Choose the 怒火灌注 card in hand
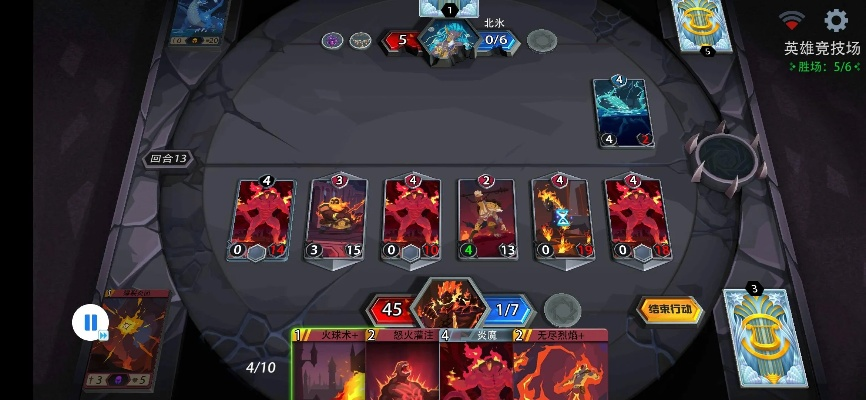Screen dimensions: 866x400 coord(402,368)
